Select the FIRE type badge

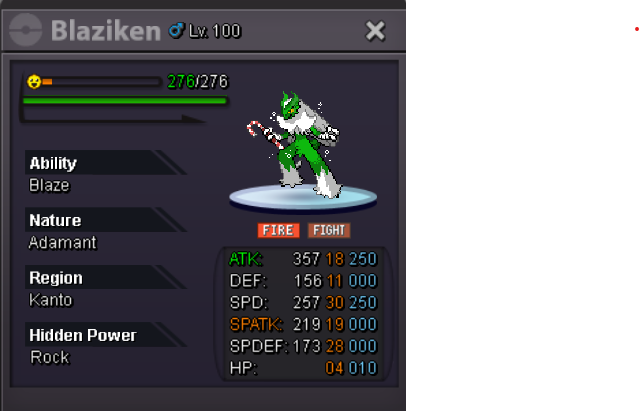pos(278,231)
